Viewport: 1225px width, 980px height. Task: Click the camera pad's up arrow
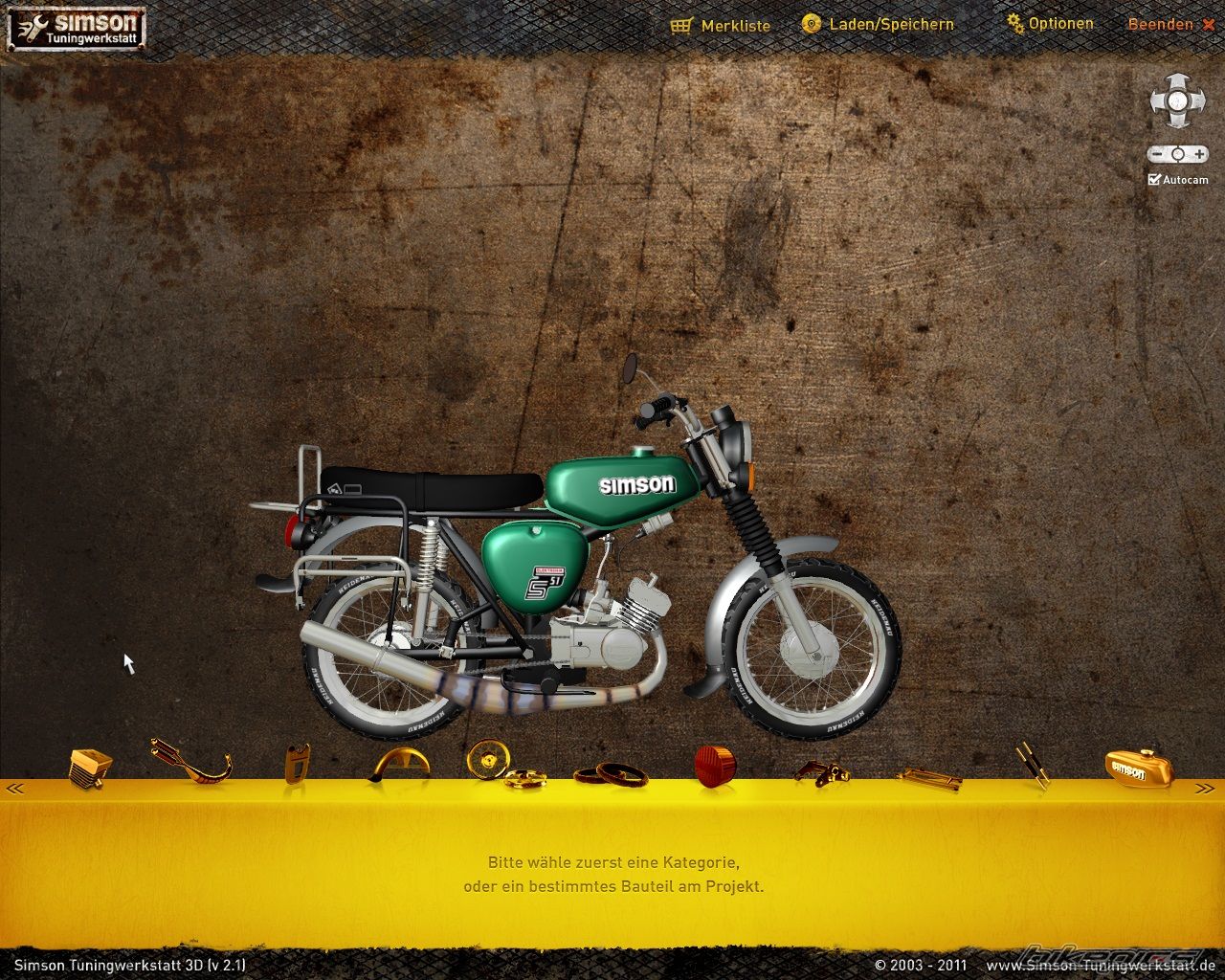click(x=1177, y=81)
